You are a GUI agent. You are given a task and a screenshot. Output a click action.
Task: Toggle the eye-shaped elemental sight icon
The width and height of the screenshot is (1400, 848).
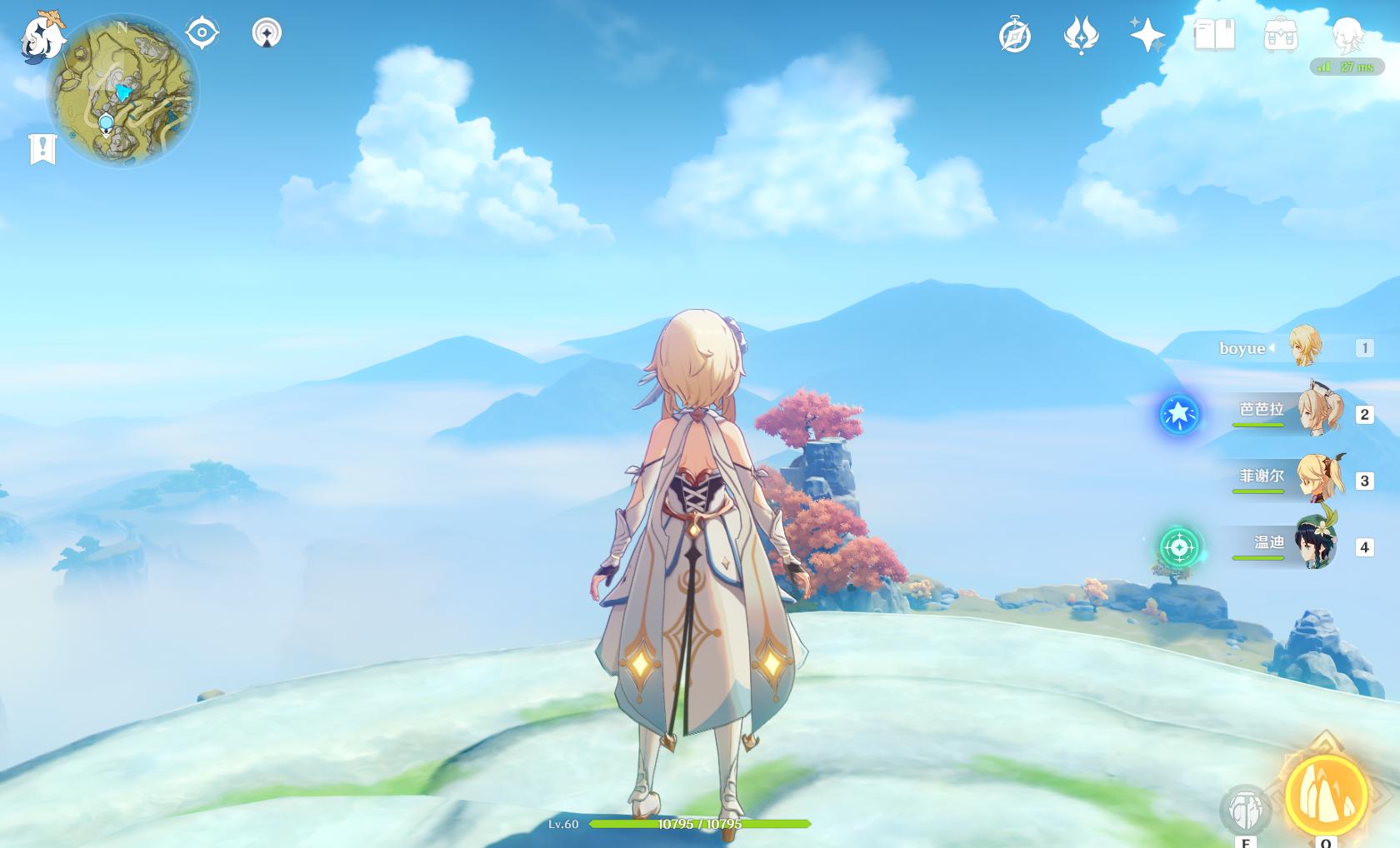(x=202, y=33)
